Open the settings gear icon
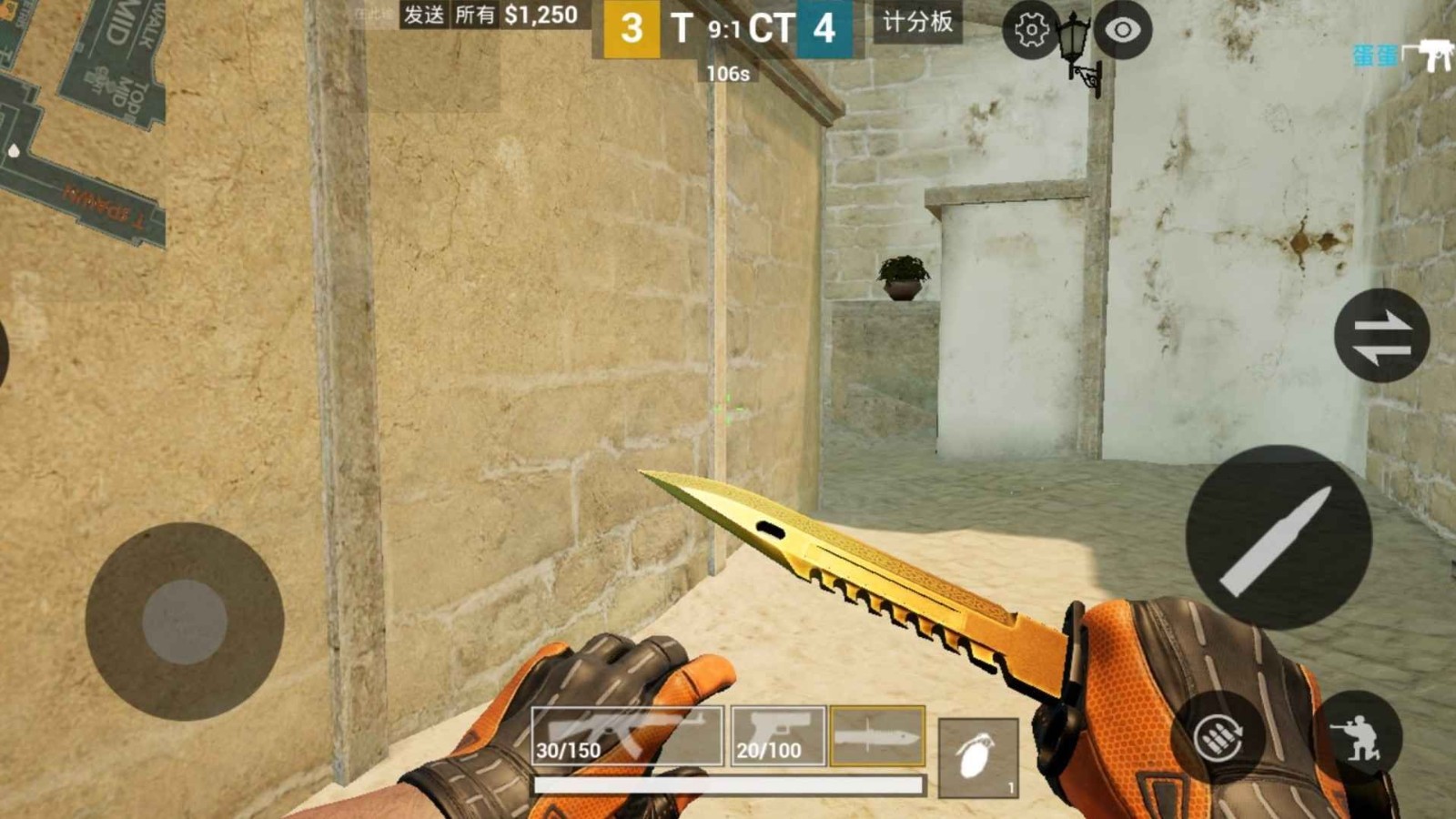This screenshot has width=1456, height=819. tap(1030, 30)
